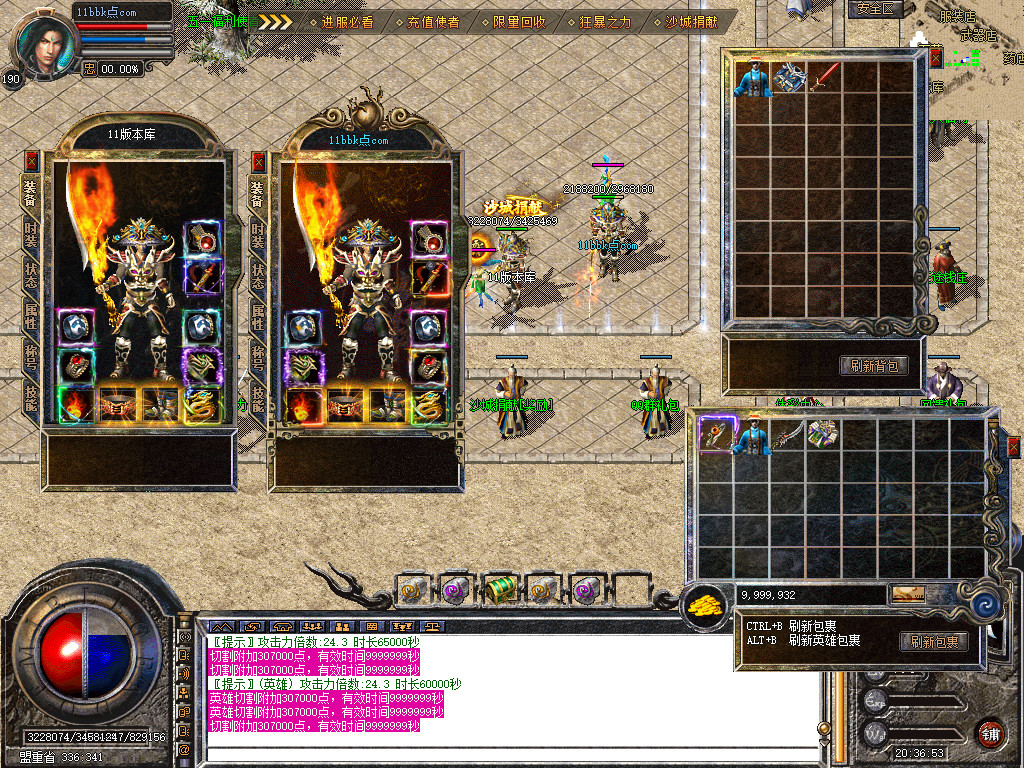
Task: Close the 11bbk点com character panel
Action: pos(259,160)
